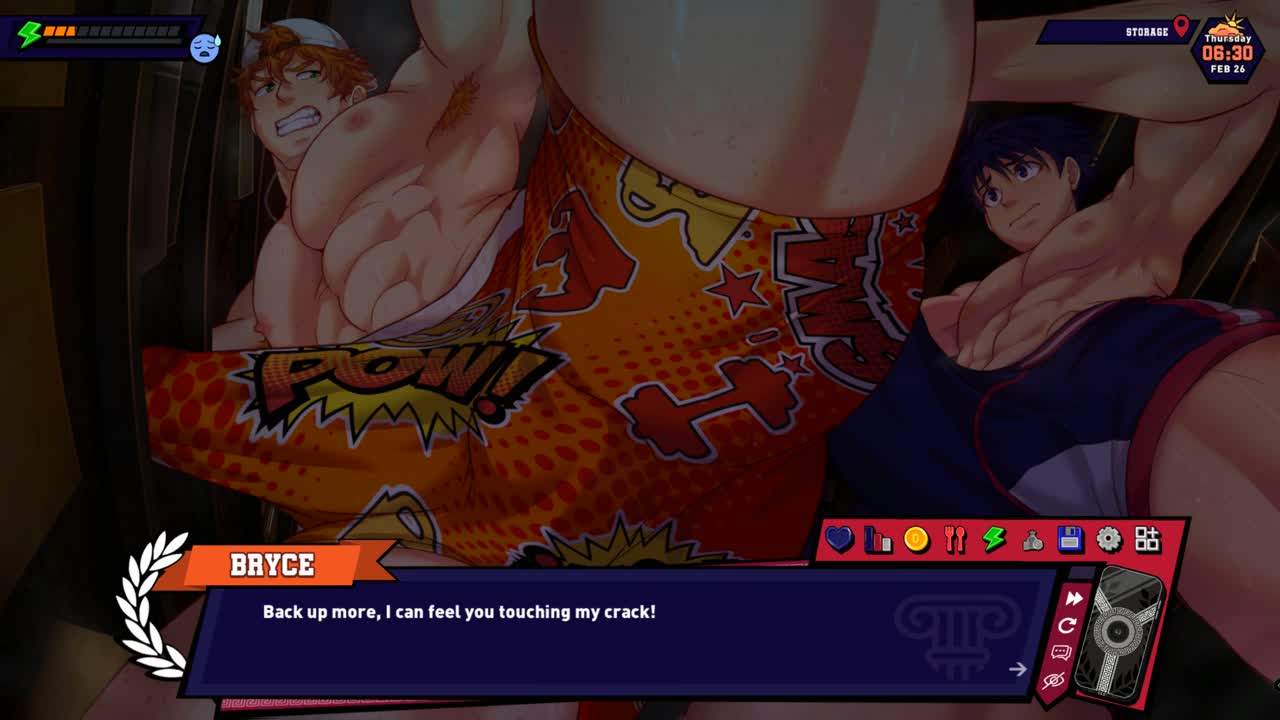Viewport: 1280px width, 720px height.
Task: Open the blue heart relationships icon
Action: tap(839, 540)
